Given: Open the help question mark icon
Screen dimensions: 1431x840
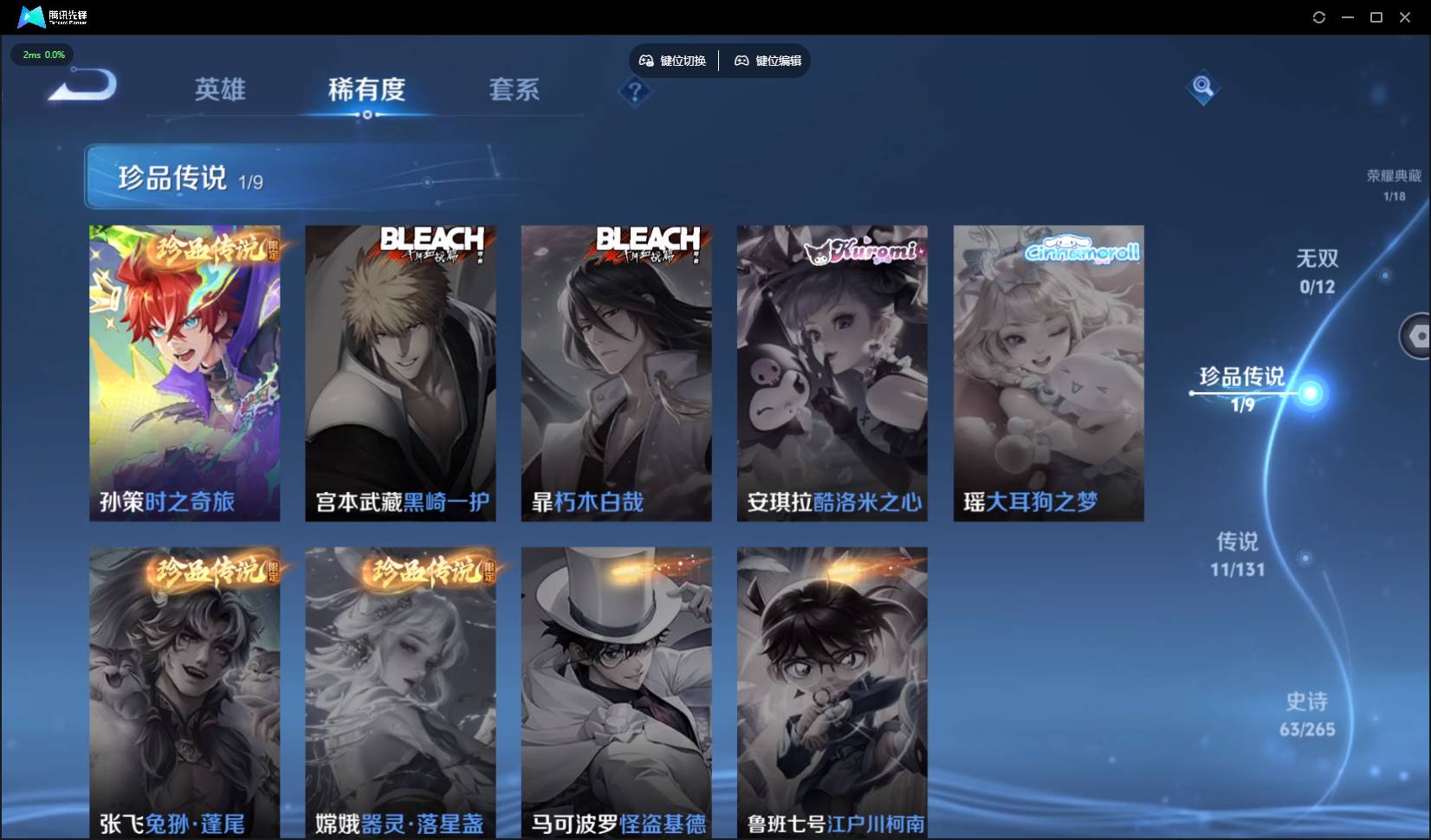Looking at the screenshot, I should click(x=636, y=93).
